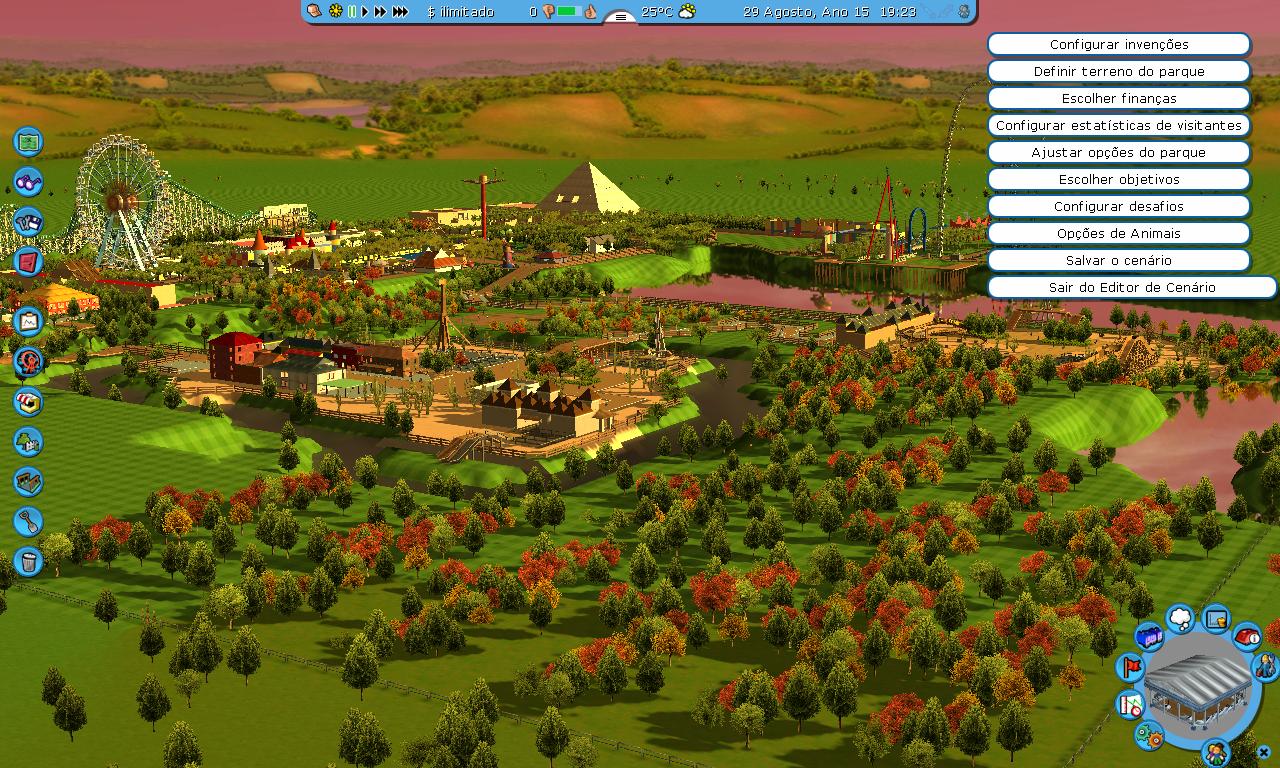This screenshot has width=1280, height=768.
Task: Open the park map overview
Action: 28,142
